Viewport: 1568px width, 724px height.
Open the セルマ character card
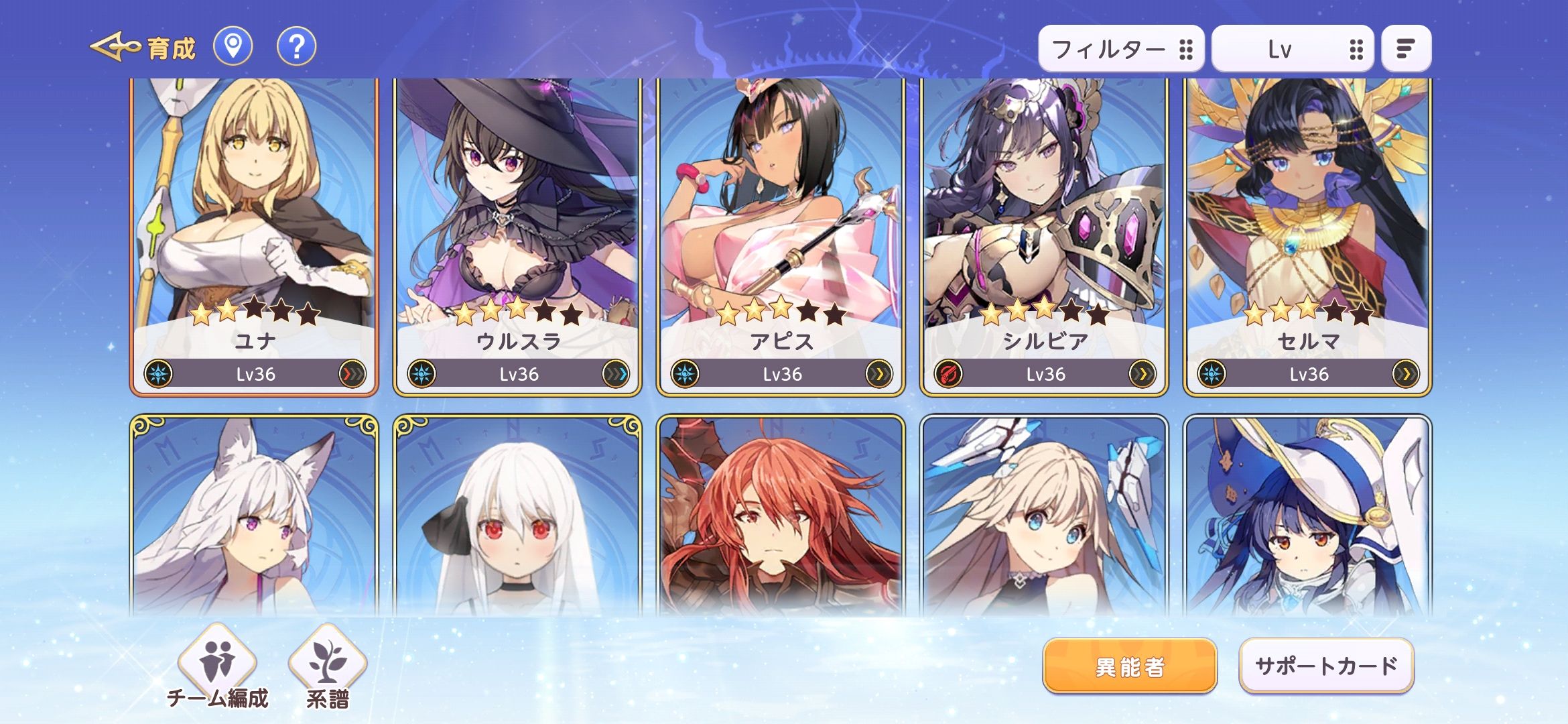pyautogui.click(x=1307, y=235)
